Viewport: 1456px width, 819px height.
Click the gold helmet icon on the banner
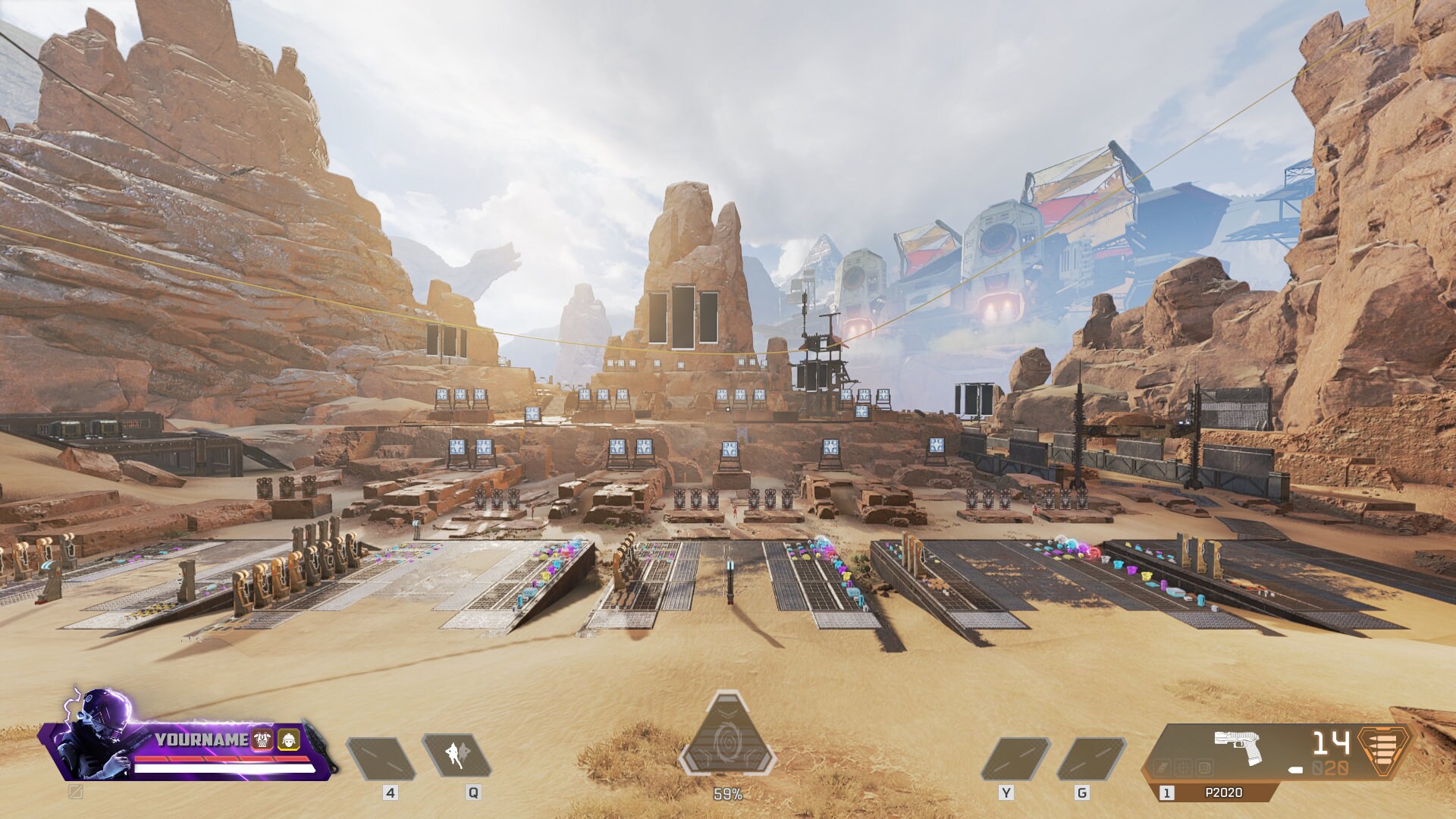click(288, 739)
